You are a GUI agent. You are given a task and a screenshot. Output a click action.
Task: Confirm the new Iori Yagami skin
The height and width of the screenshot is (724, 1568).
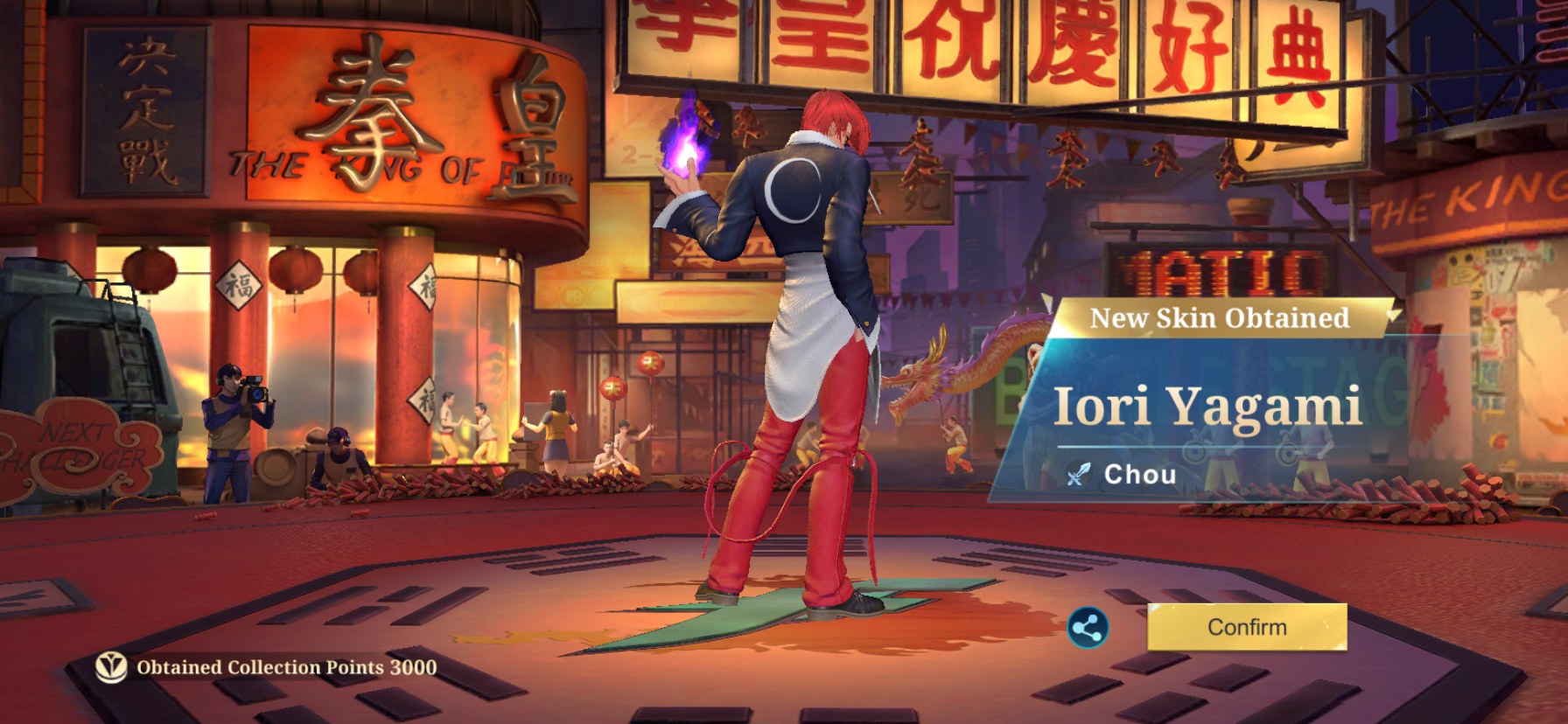click(1247, 627)
